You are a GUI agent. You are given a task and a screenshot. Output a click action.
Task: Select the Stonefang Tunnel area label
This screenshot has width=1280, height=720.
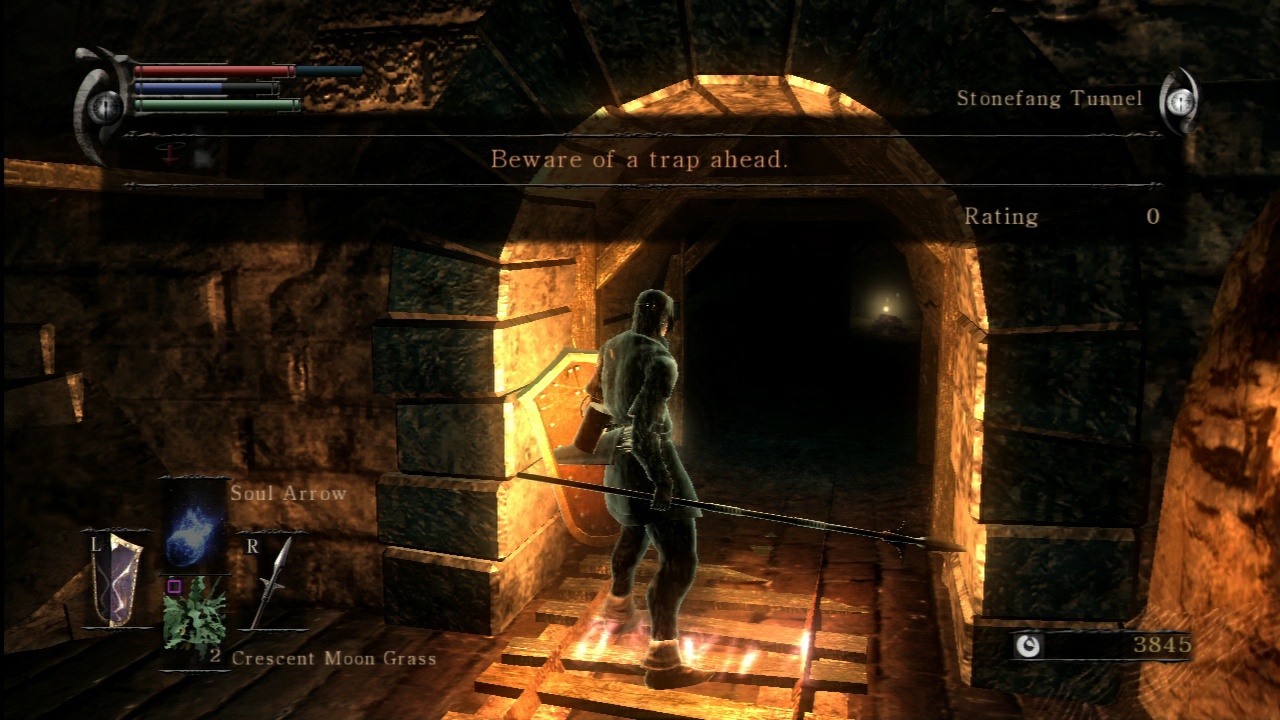[1052, 98]
